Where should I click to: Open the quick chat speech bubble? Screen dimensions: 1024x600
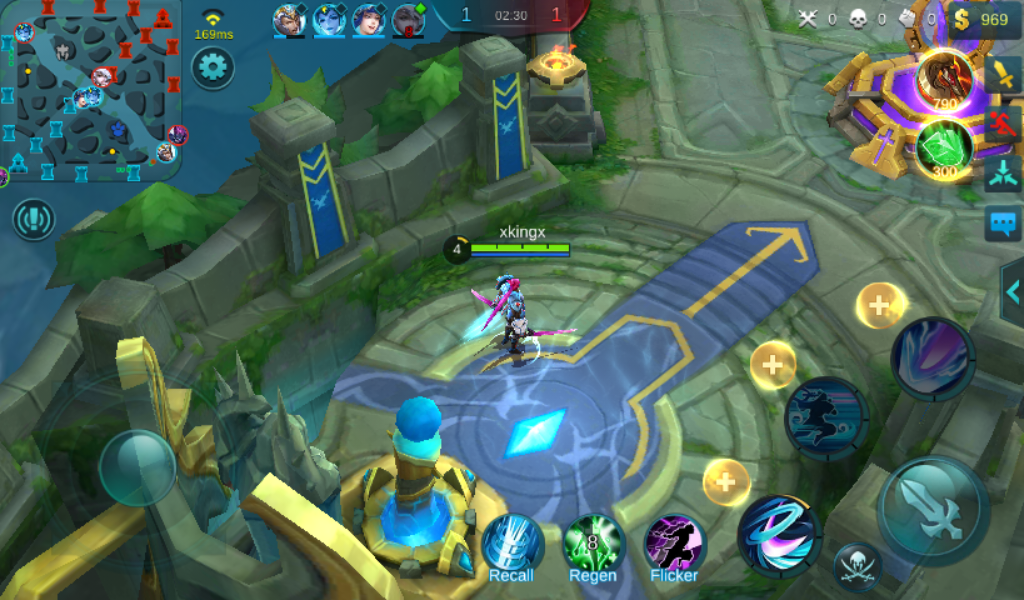coord(1003,222)
